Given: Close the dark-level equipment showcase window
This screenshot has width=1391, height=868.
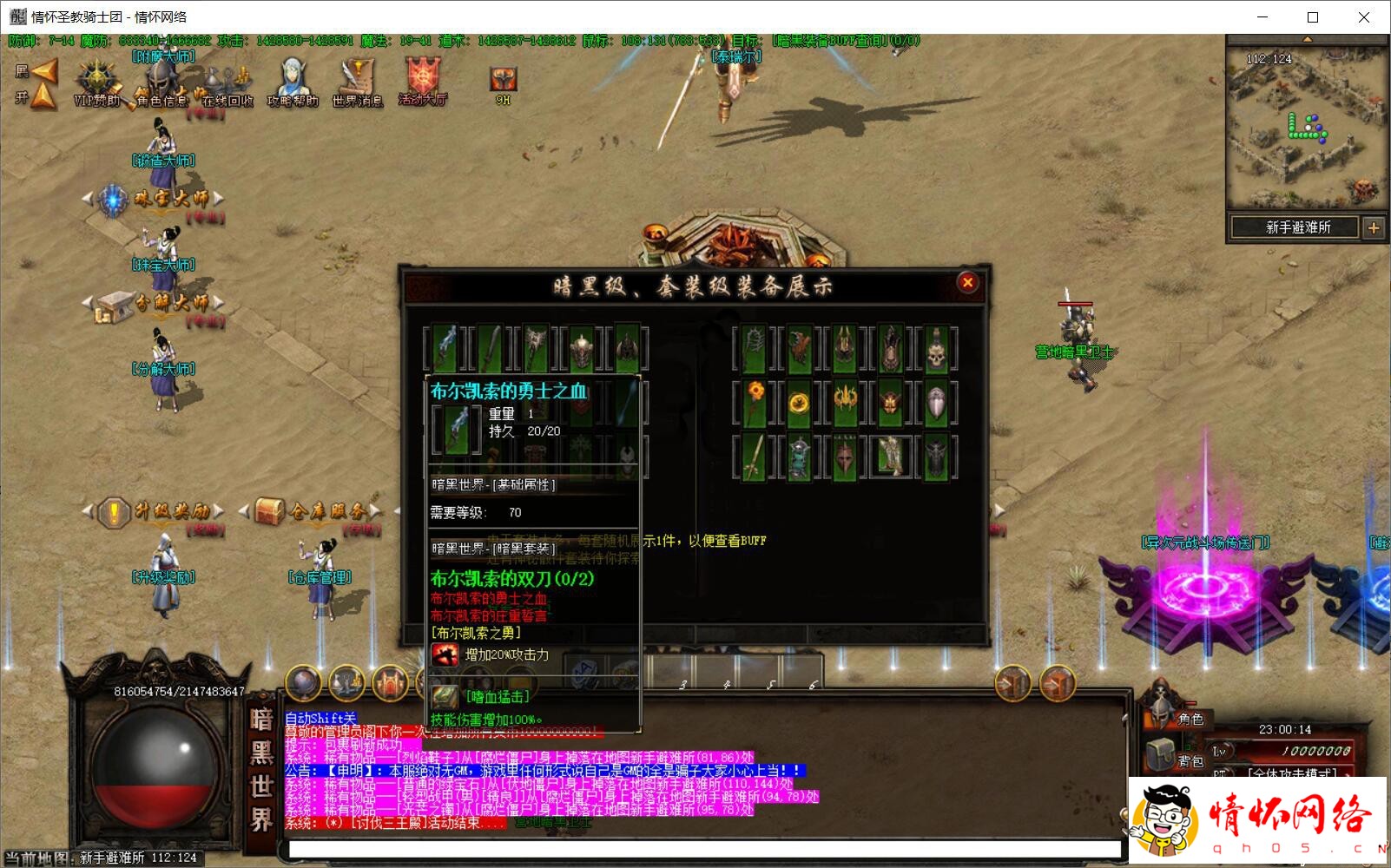Looking at the screenshot, I should tap(967, 282).
